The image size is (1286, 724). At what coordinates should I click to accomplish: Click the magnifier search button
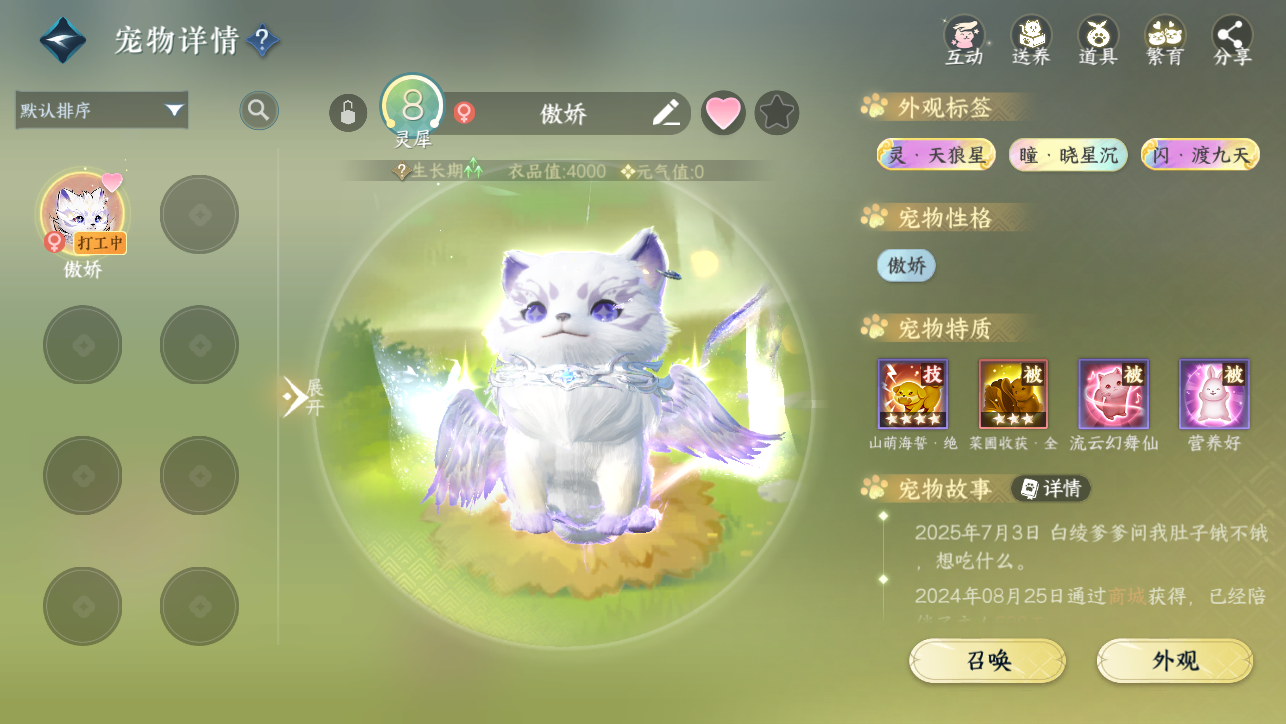pos(259,110)
